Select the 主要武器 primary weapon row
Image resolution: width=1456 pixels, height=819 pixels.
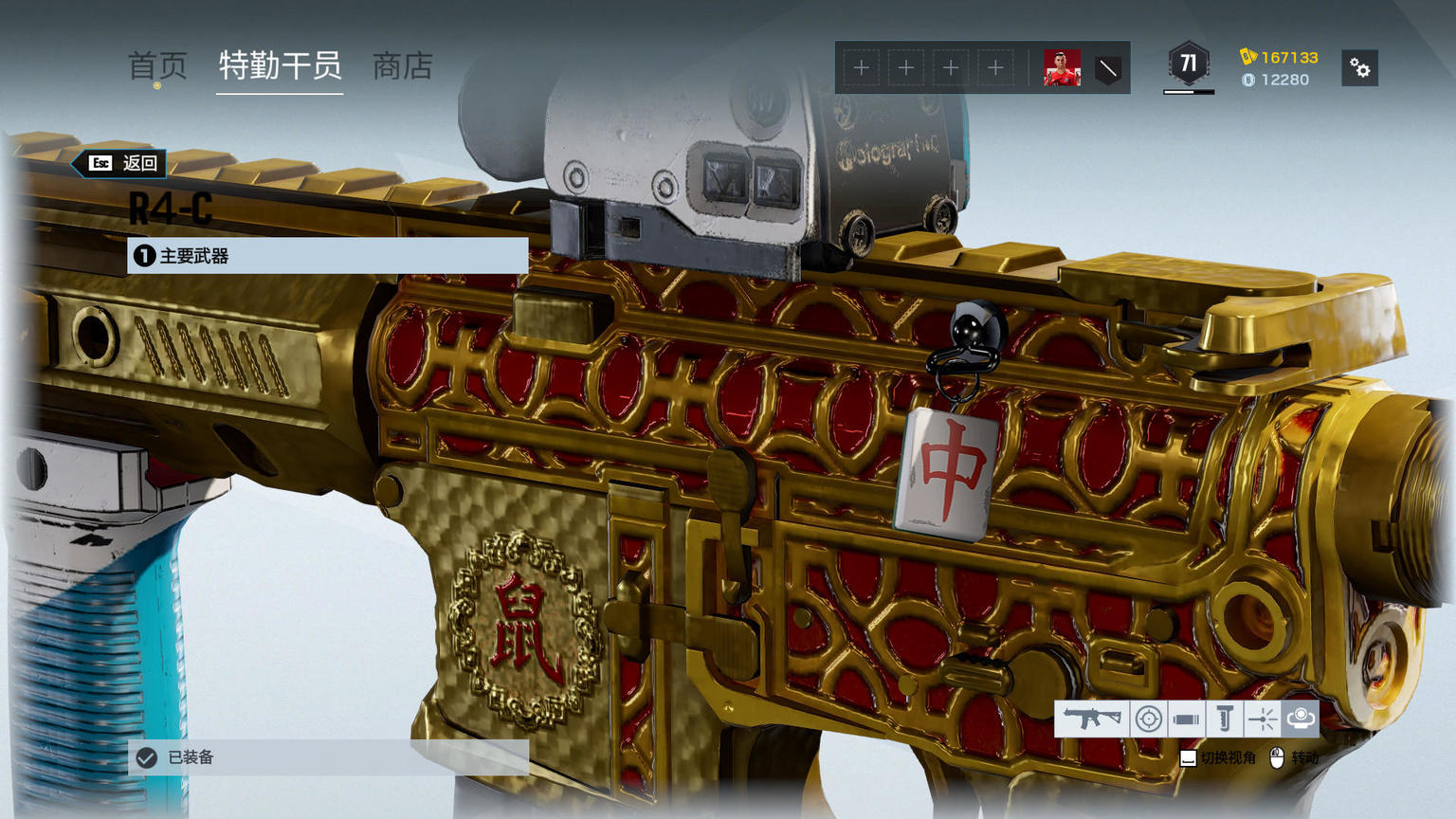(x=327, y=256)
